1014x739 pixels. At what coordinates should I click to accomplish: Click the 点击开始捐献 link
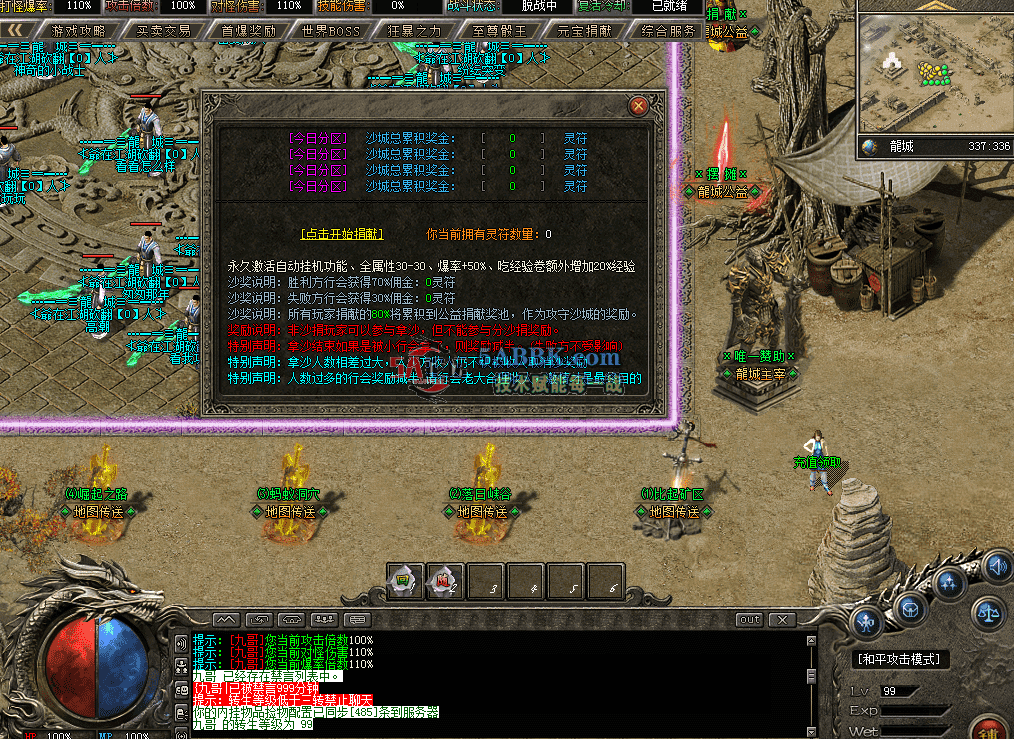coord(341,234)
